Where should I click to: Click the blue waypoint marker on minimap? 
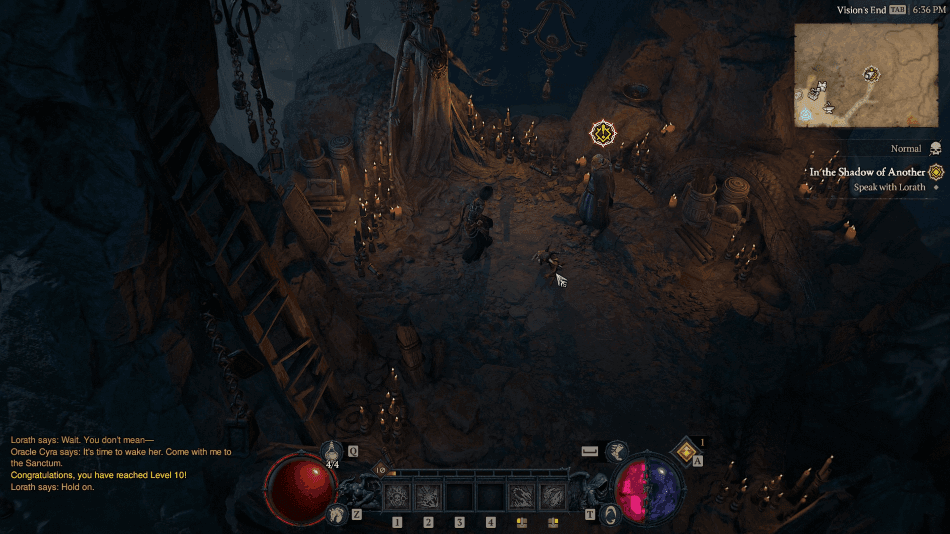point(806,115)
